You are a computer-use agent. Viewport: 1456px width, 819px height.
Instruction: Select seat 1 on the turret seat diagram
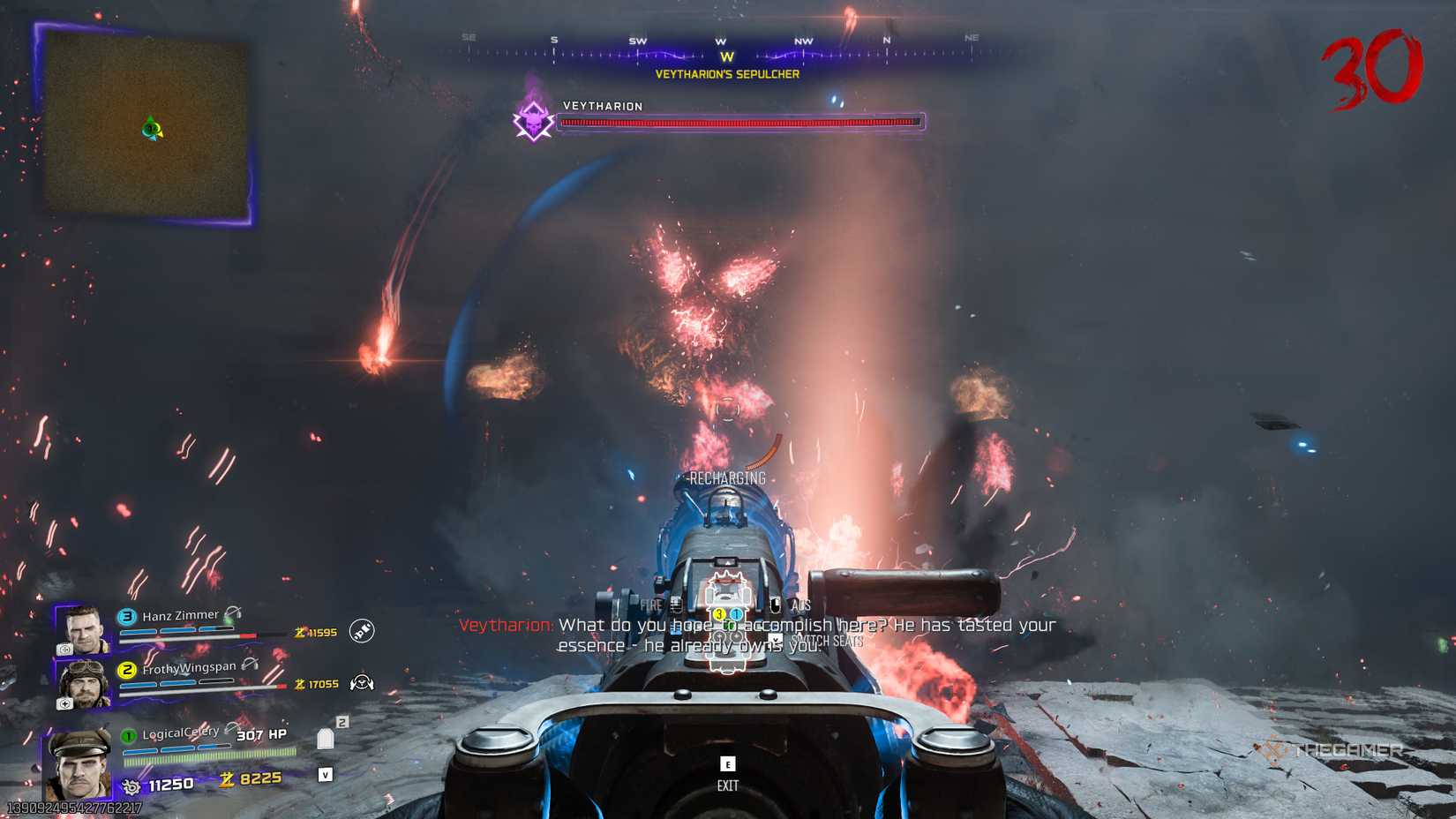pyautogui.click(x=736, y=614)
